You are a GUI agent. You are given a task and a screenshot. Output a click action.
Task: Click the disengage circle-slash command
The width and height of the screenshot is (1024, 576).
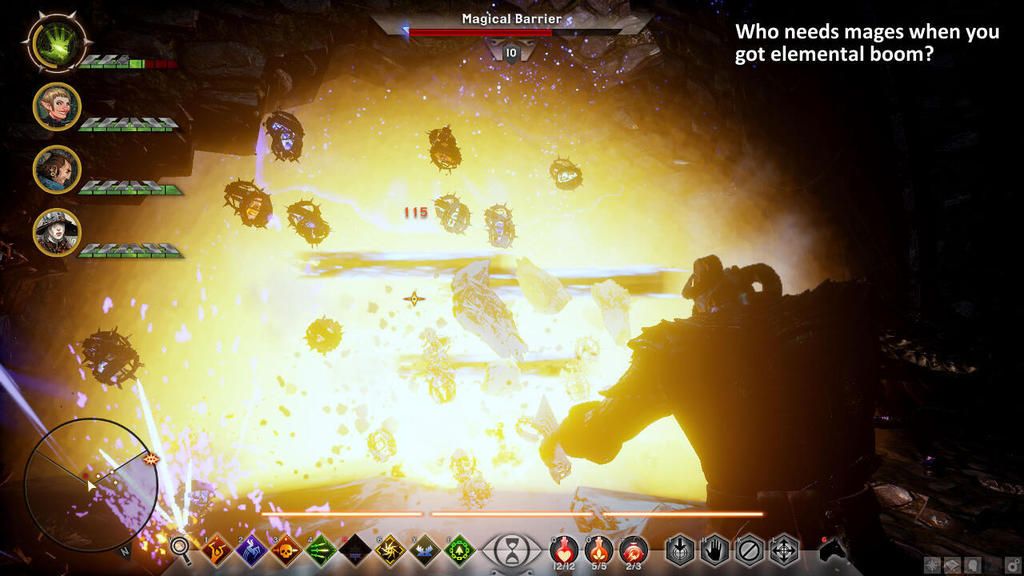point(748,548)
